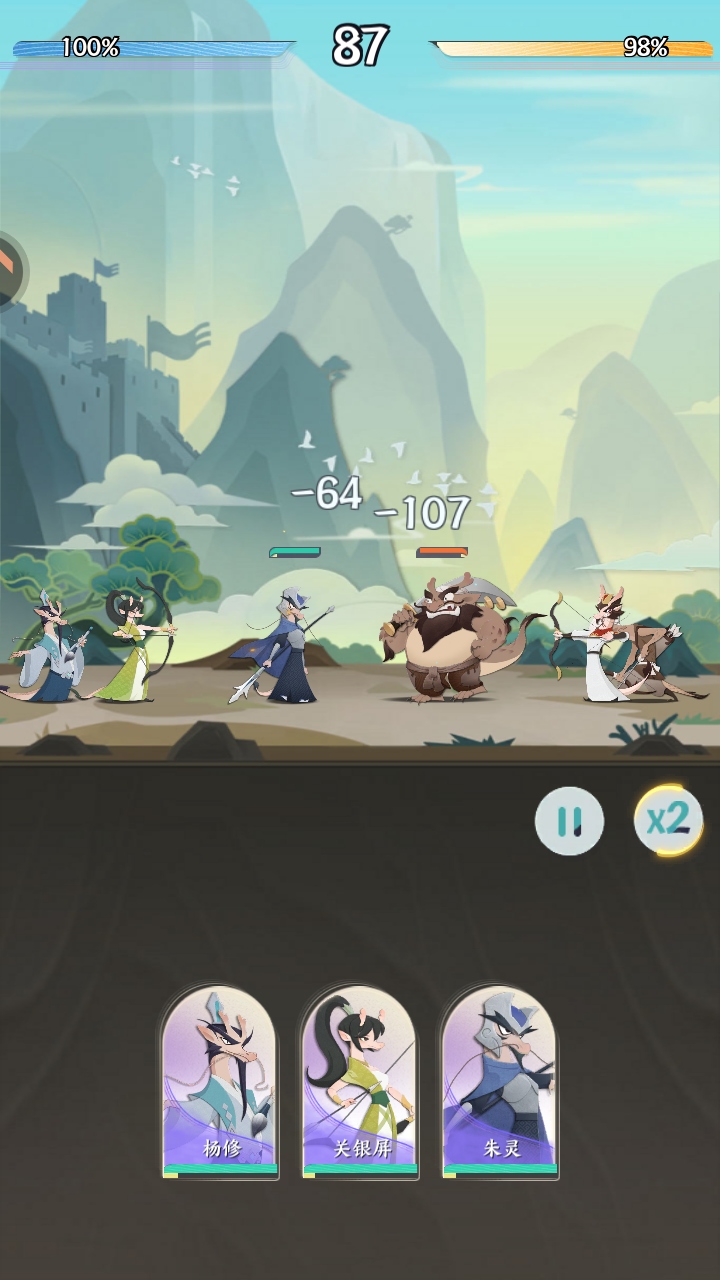Activate the 朱灵 hero card
The width and height of the screenshot is (720, 1280).
coord(500,1080)
